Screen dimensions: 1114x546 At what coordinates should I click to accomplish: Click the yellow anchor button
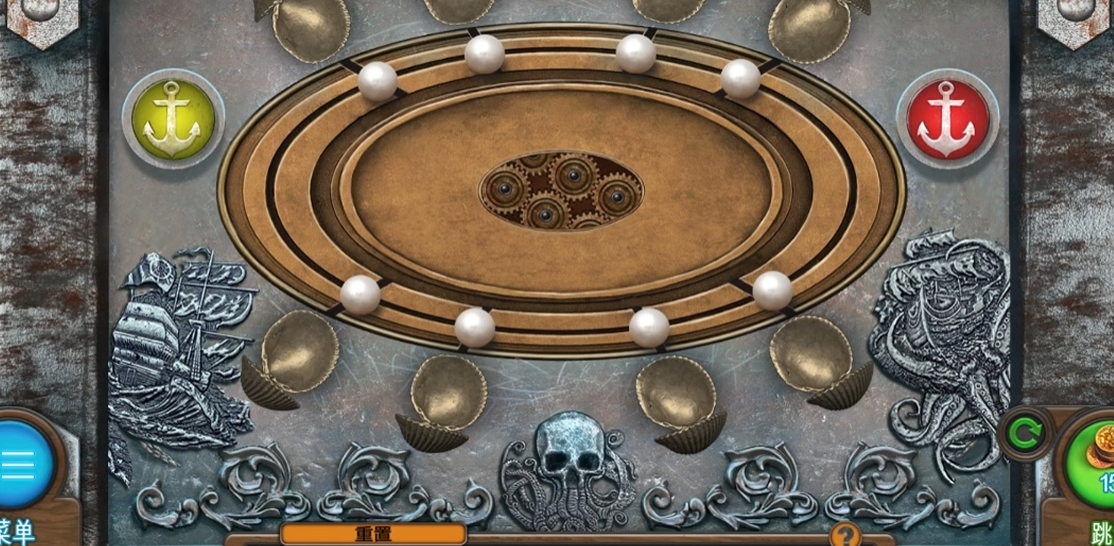coord(173,118)
